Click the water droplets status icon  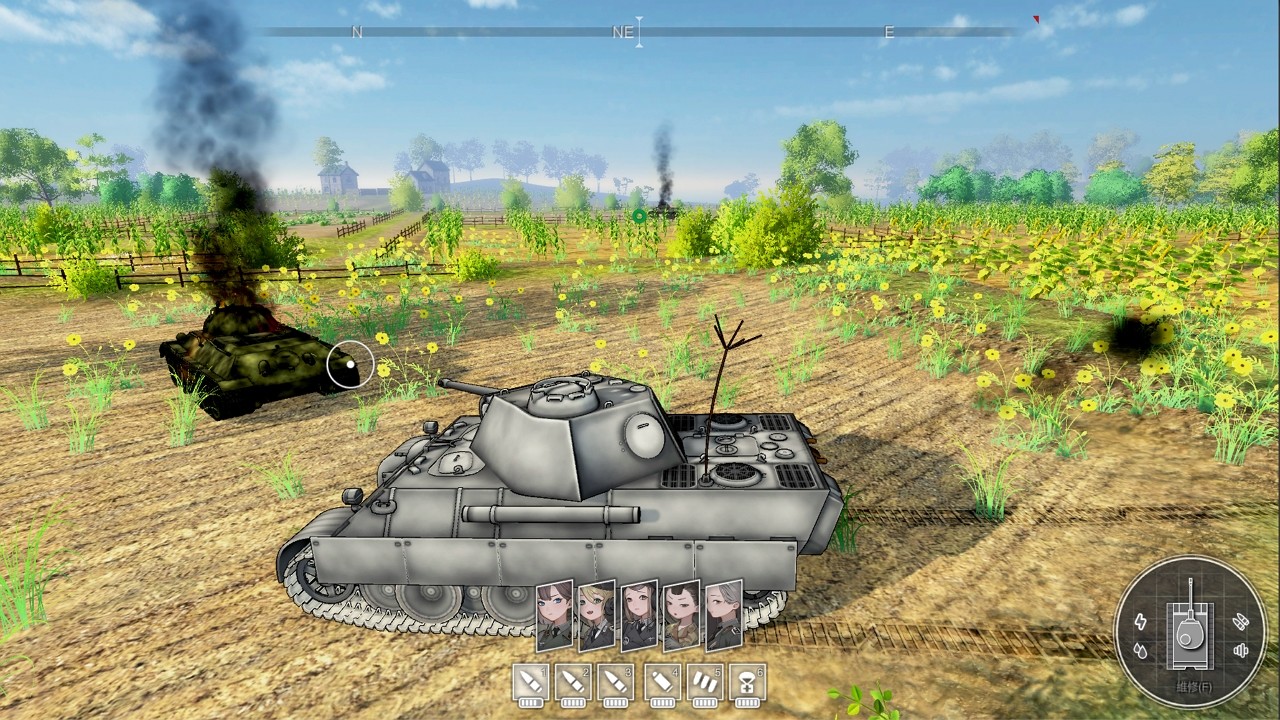[1142, 651]
